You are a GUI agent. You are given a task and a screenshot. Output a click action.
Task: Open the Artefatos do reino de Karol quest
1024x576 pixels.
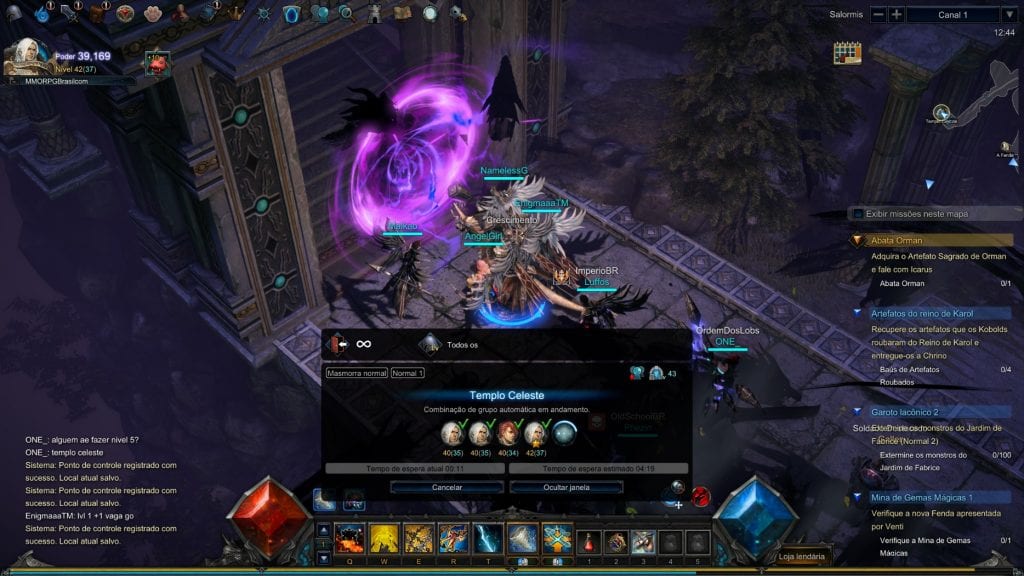(921, 313)
